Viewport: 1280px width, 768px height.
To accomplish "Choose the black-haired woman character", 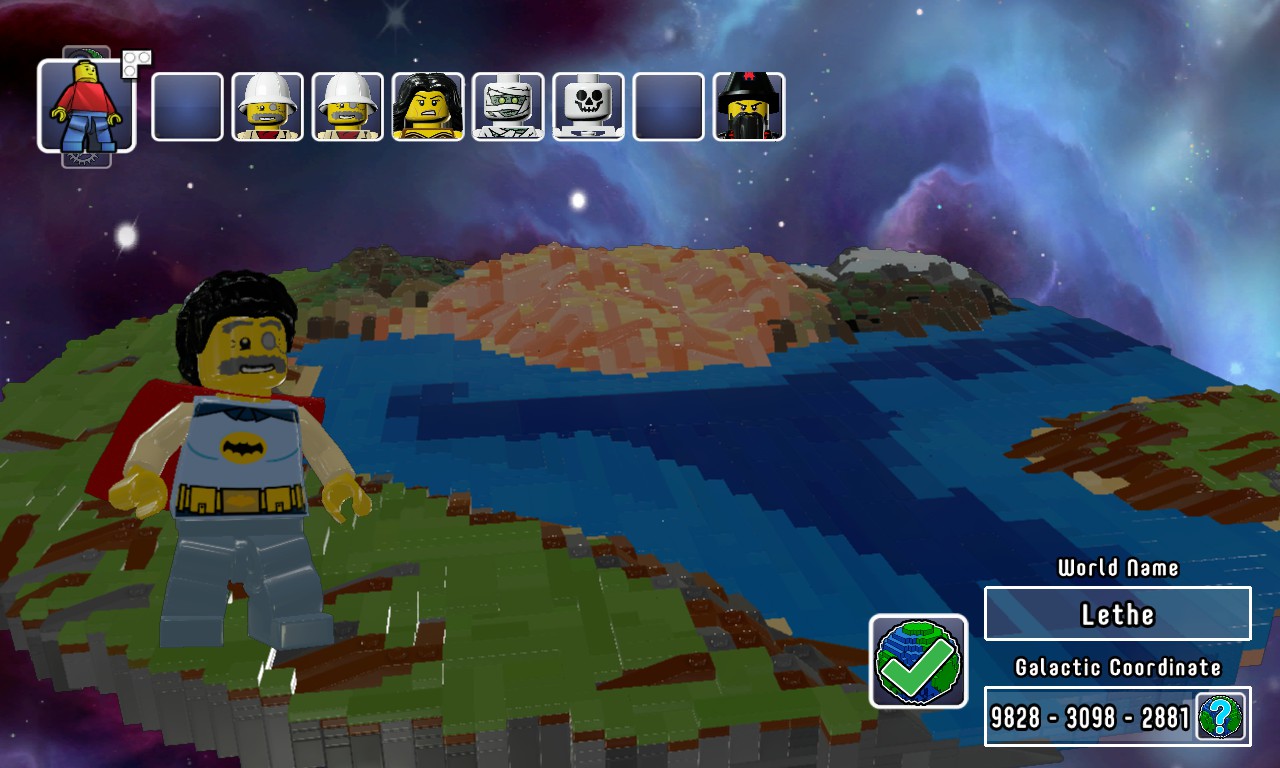I will [x=428, y=107].
